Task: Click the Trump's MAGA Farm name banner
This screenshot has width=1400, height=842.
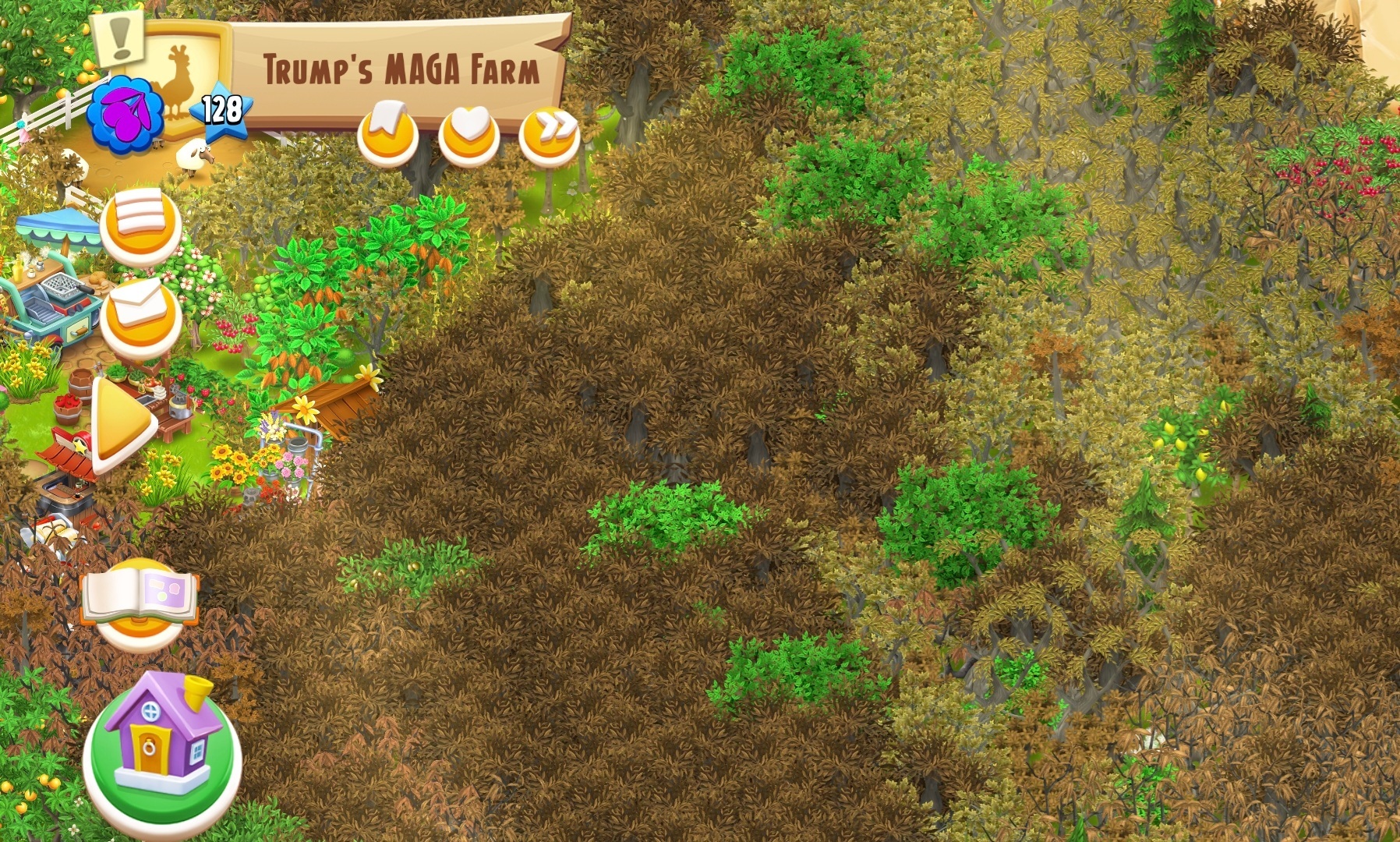Action: (x=401, y=69)
